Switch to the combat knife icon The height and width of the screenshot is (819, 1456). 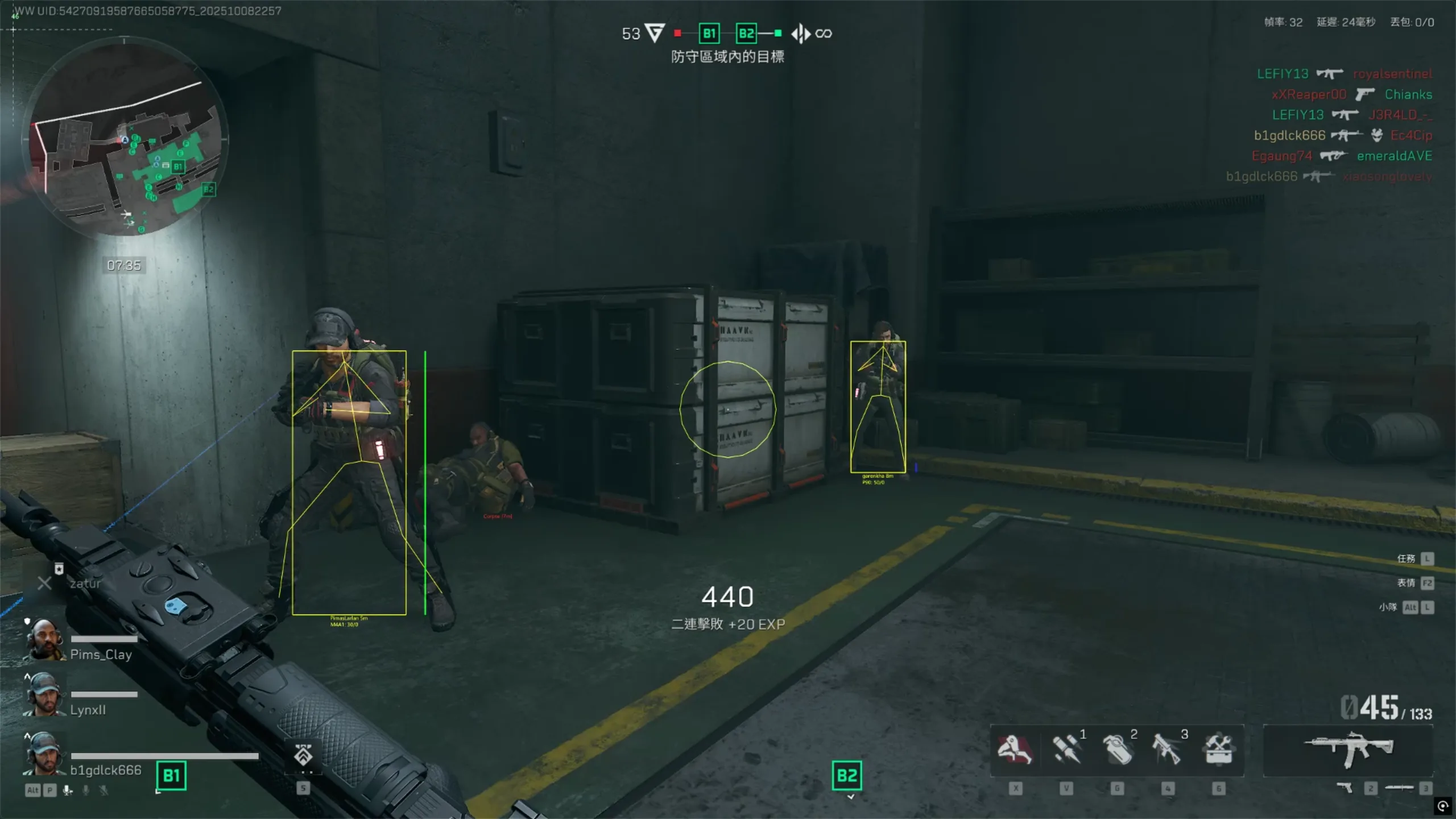coord(1399,788)
